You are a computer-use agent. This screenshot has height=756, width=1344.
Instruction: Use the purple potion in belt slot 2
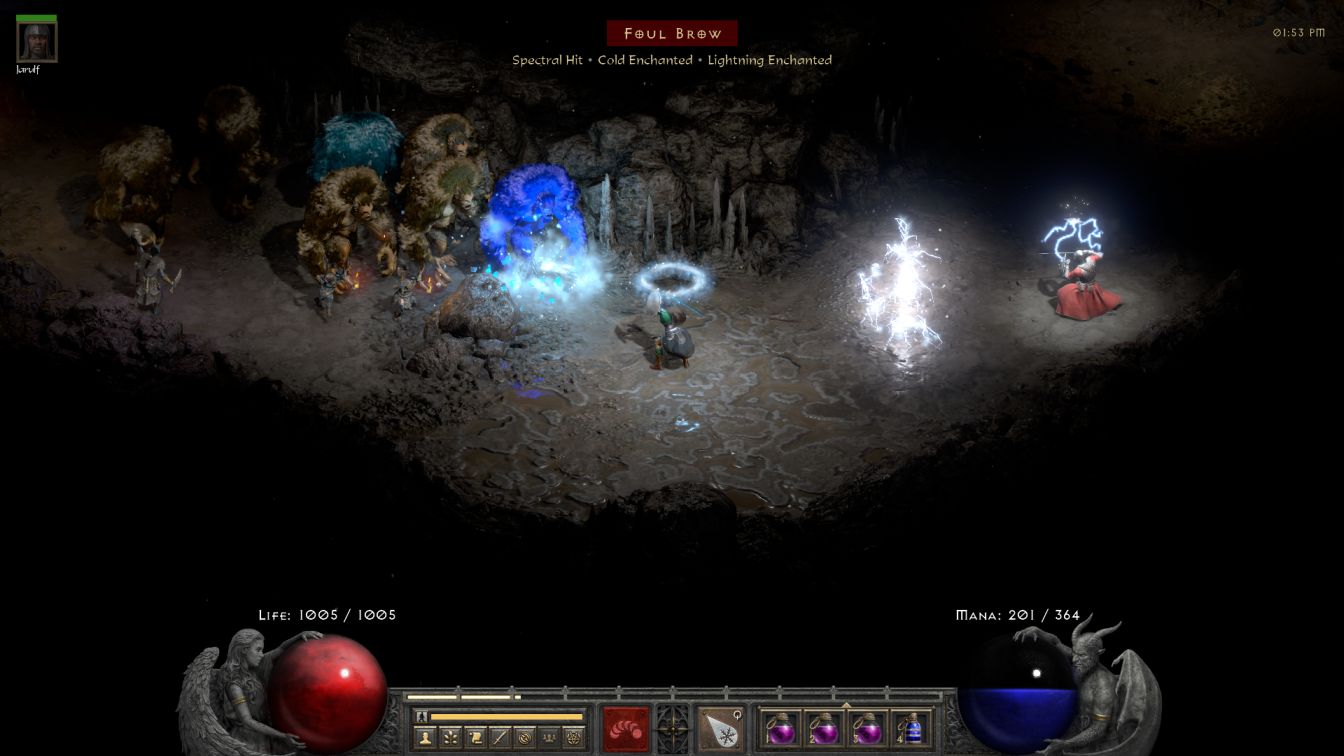tap(824, 728)
